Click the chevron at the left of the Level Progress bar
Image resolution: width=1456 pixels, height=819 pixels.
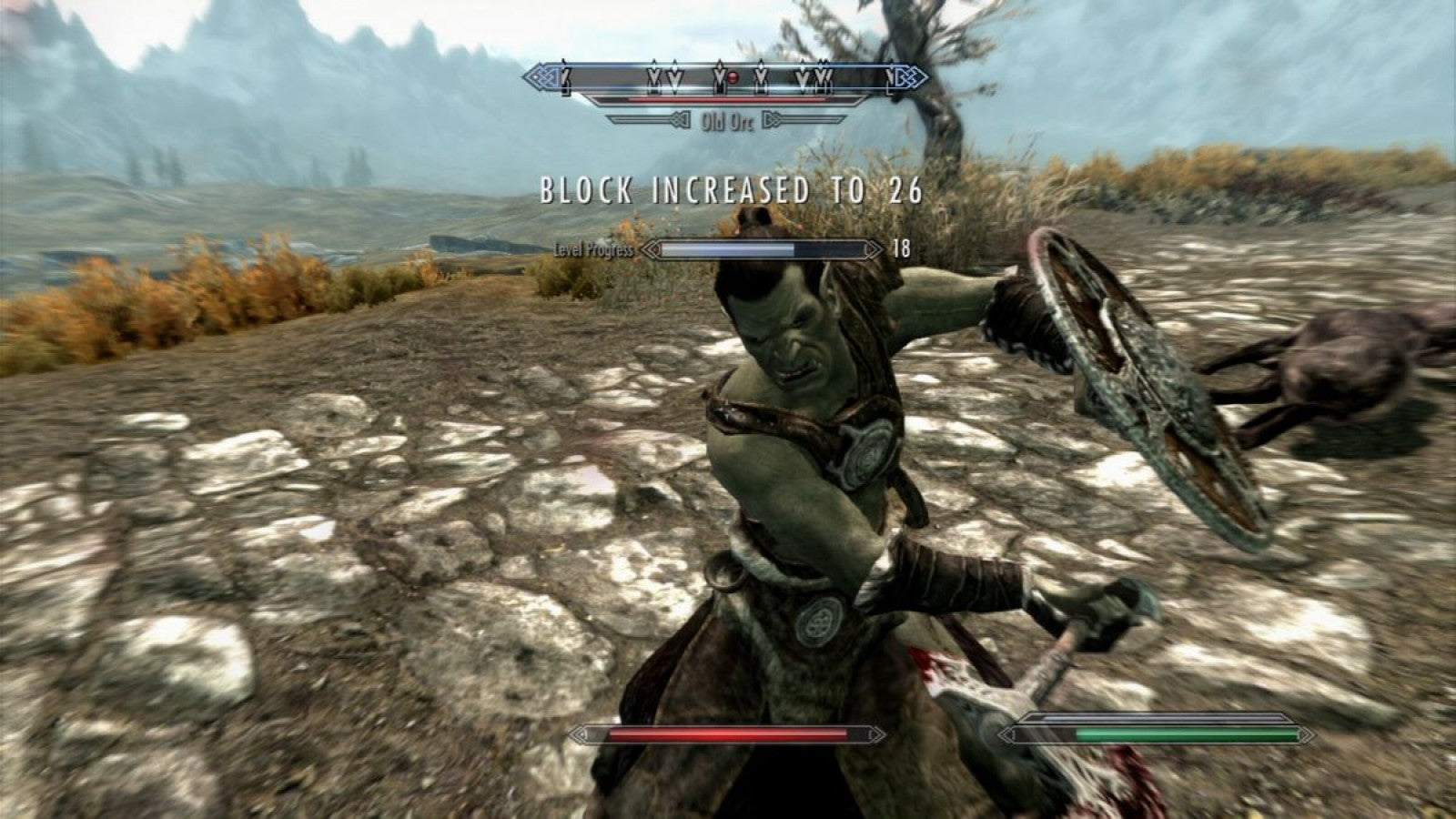tap(652, 248)
